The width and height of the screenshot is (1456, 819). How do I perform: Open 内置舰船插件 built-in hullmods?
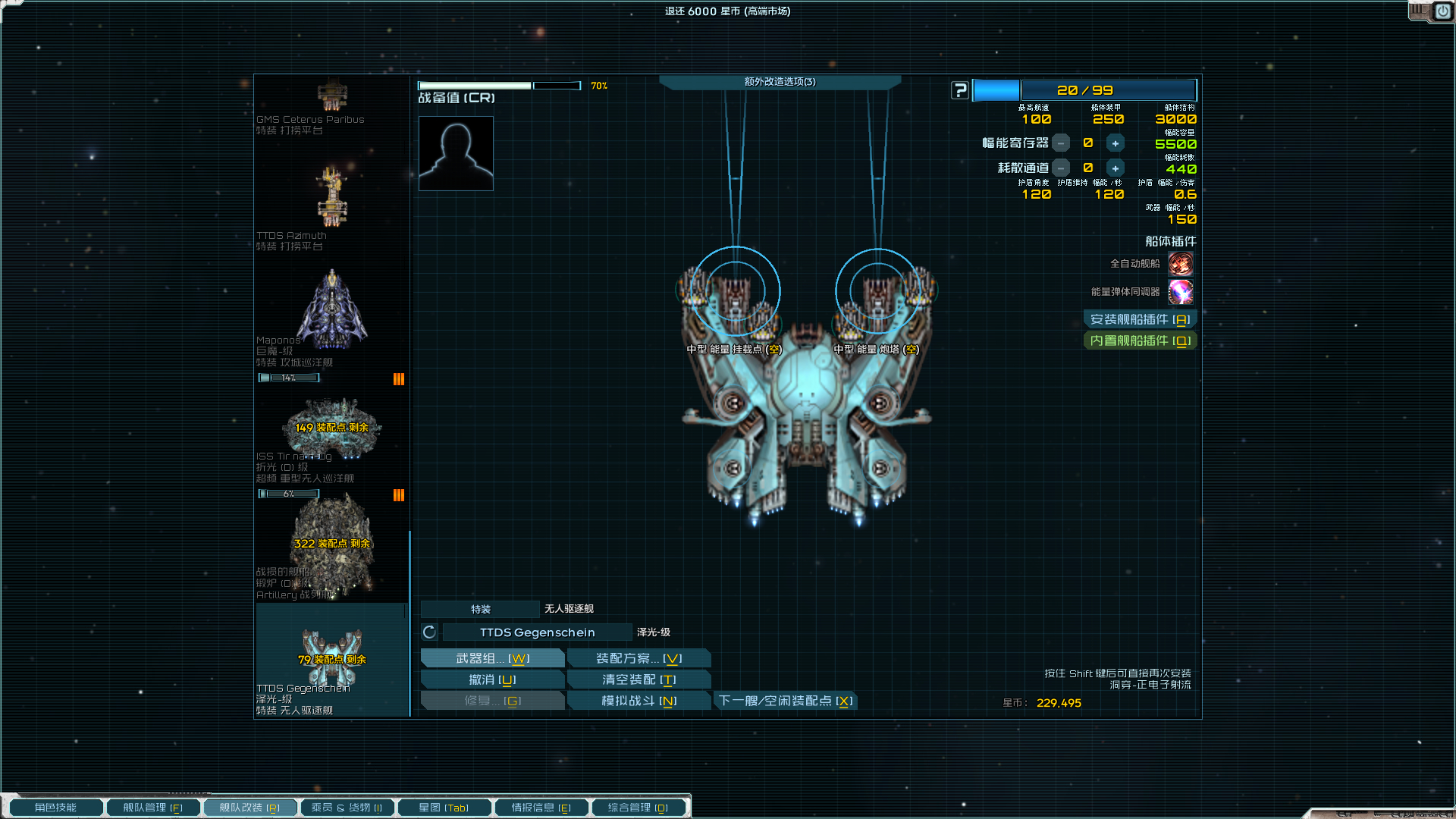click(x=1139, y=340)
